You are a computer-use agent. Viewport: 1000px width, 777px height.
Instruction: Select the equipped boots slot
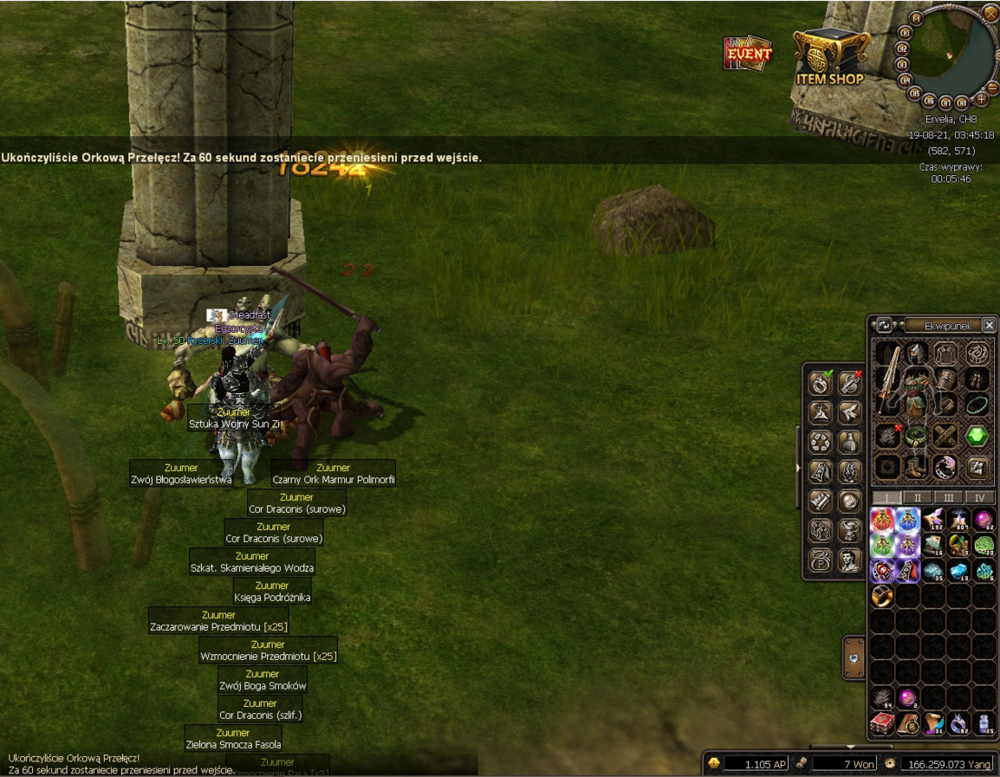(913, 466)
